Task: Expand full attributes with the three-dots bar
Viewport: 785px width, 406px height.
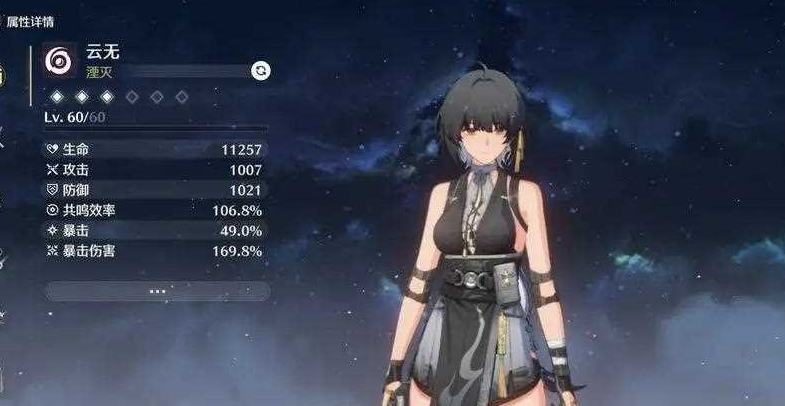Action: click(x=157, y=291)
